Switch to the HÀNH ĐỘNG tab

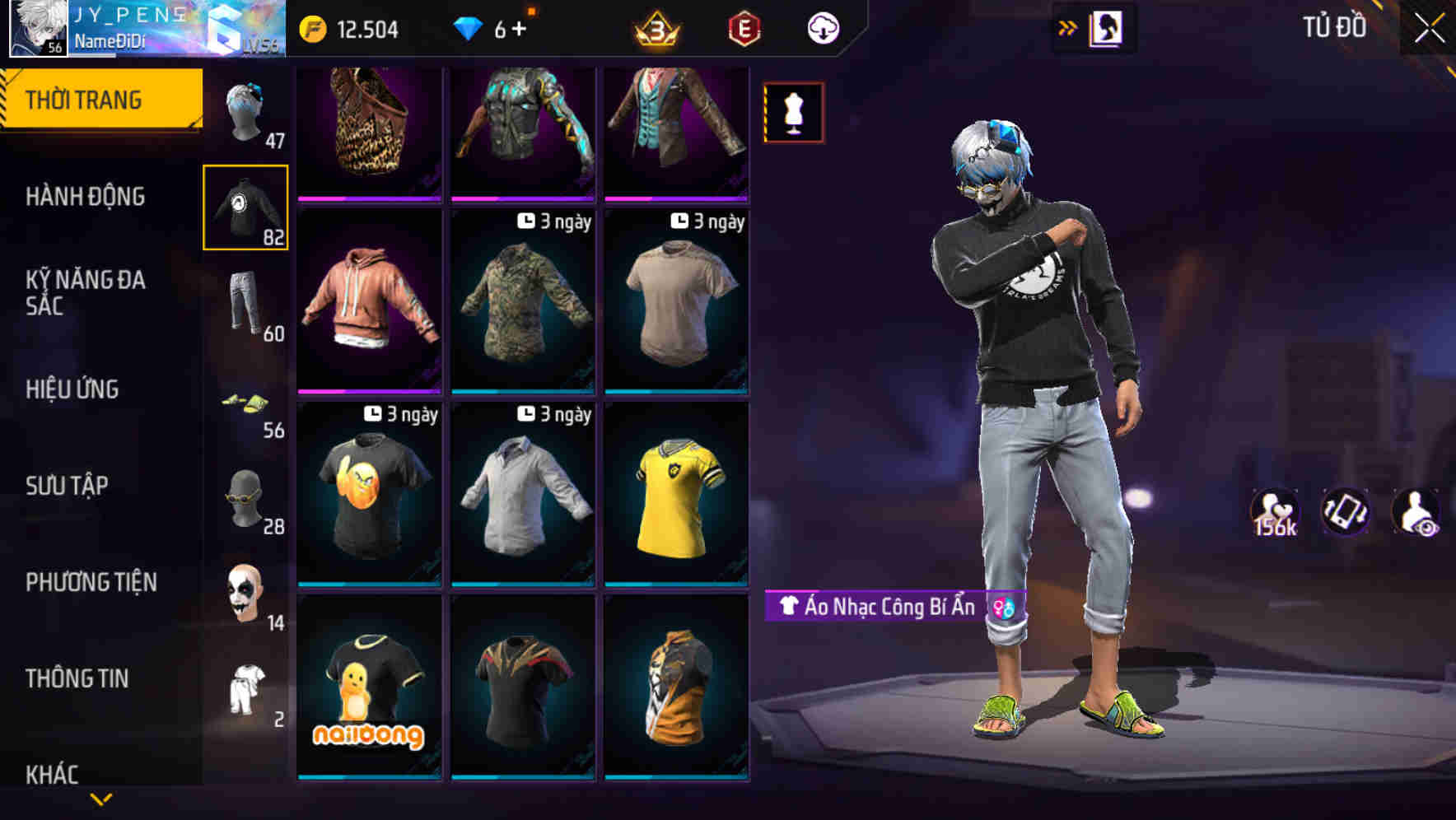tap(86, 198)
